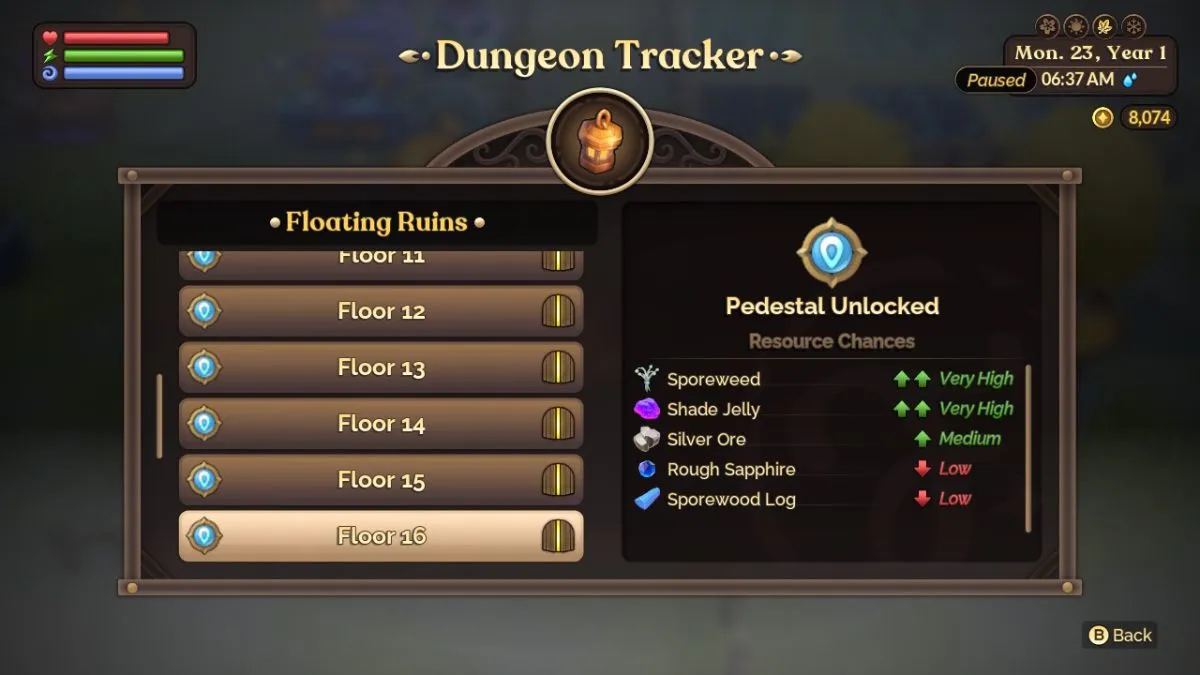Screen dimensions: 1200x675
Task: Open Floor 14 details
Action: coord(380,423)
